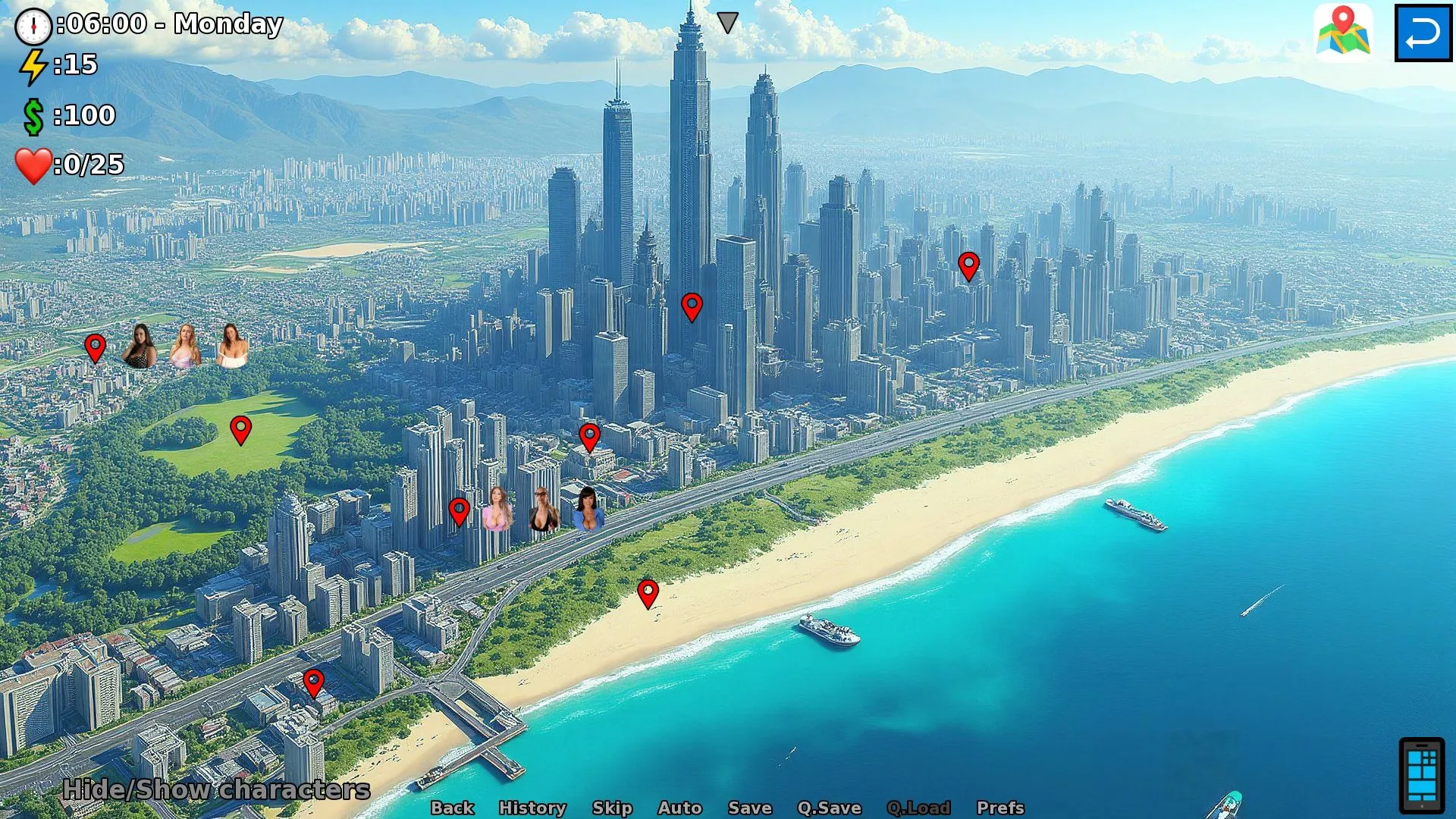Do a quick save with Q.Save

point(829,808)
